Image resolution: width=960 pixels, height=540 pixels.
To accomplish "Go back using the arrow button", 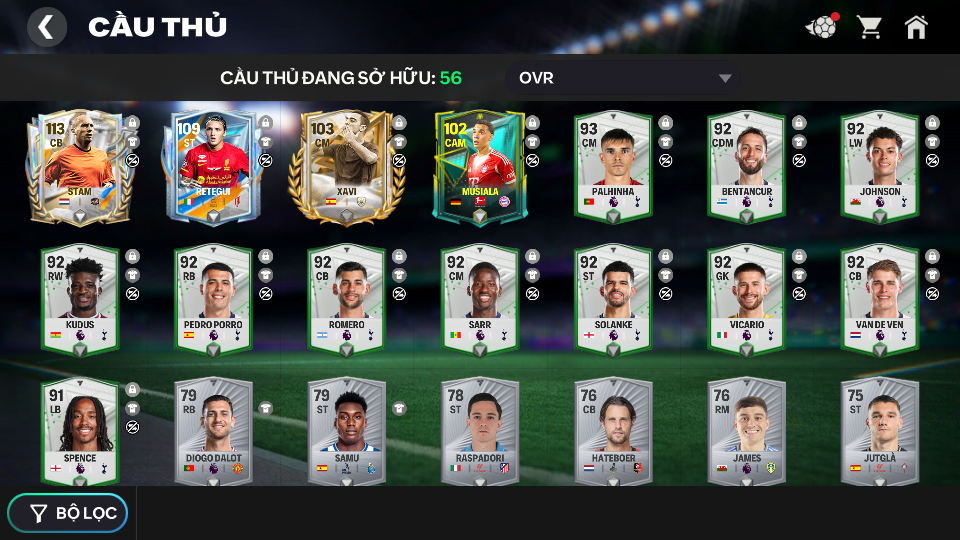I will click(x=46, y=27).
